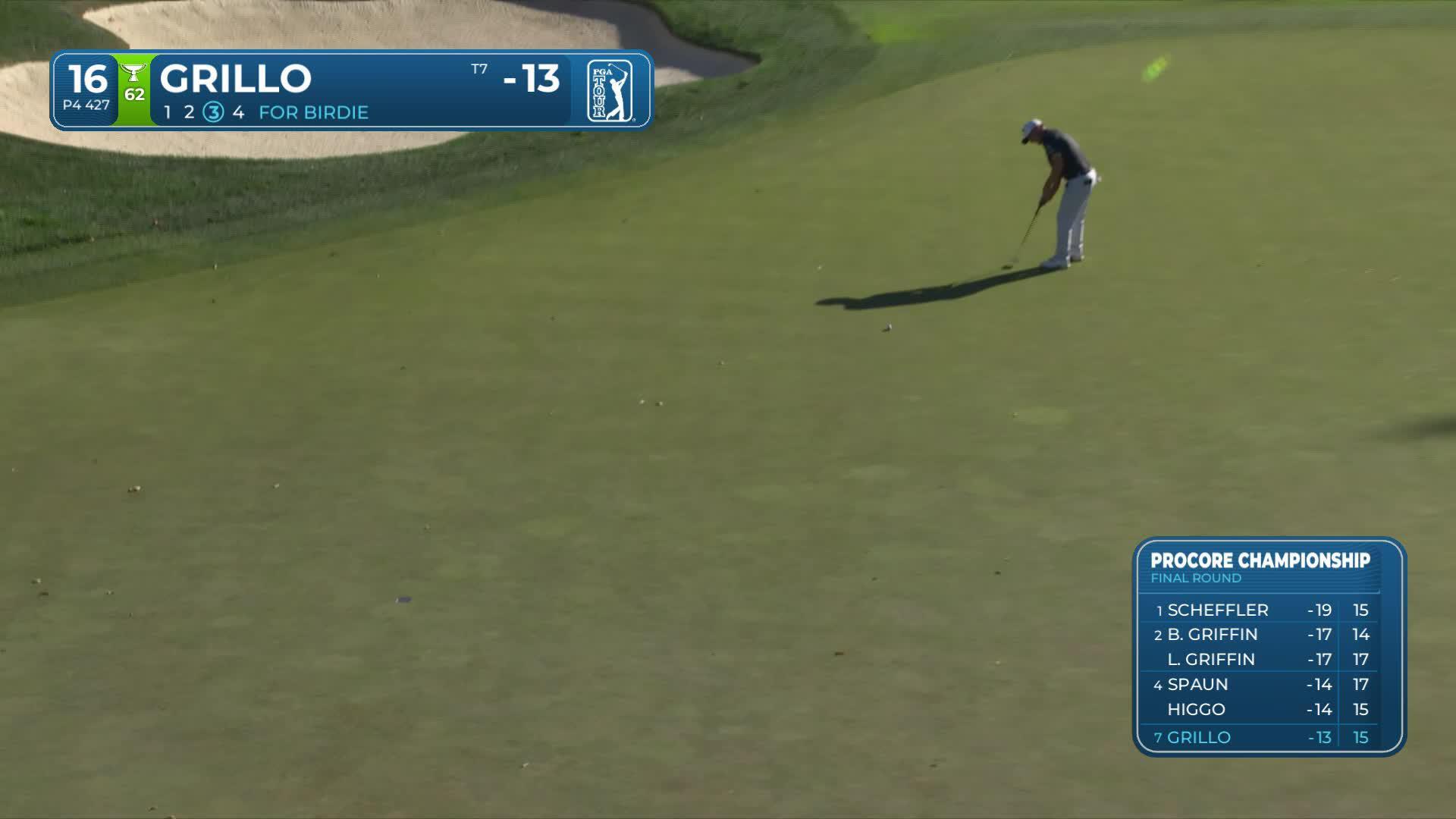The height and width of the screenshot is (819, 1456).
Task: Select L. Griffin in the leaderboard
Action: [x=1259, y=659]
